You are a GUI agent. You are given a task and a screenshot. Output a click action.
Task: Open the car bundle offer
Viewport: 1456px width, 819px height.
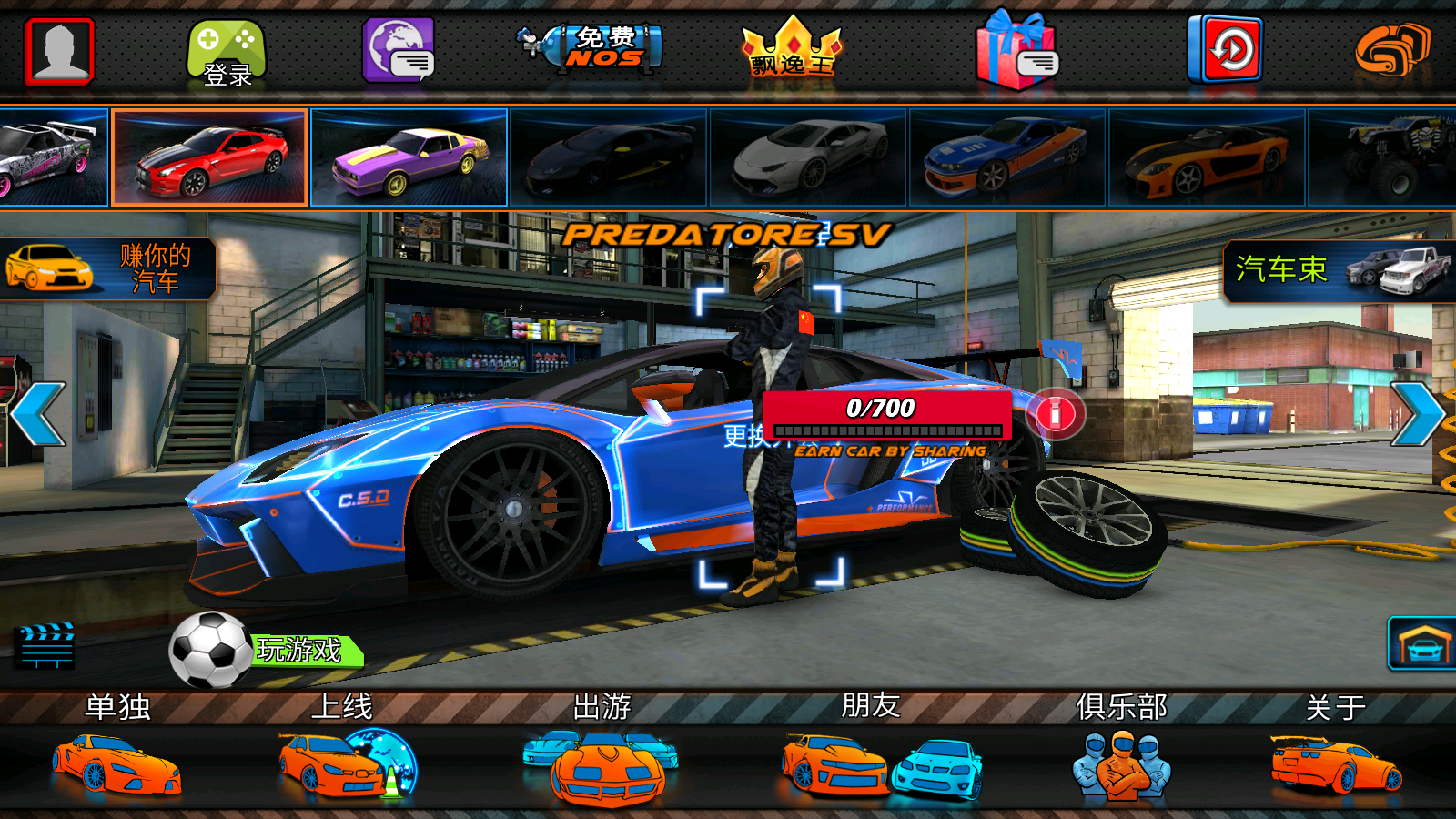pos(1340,270)
